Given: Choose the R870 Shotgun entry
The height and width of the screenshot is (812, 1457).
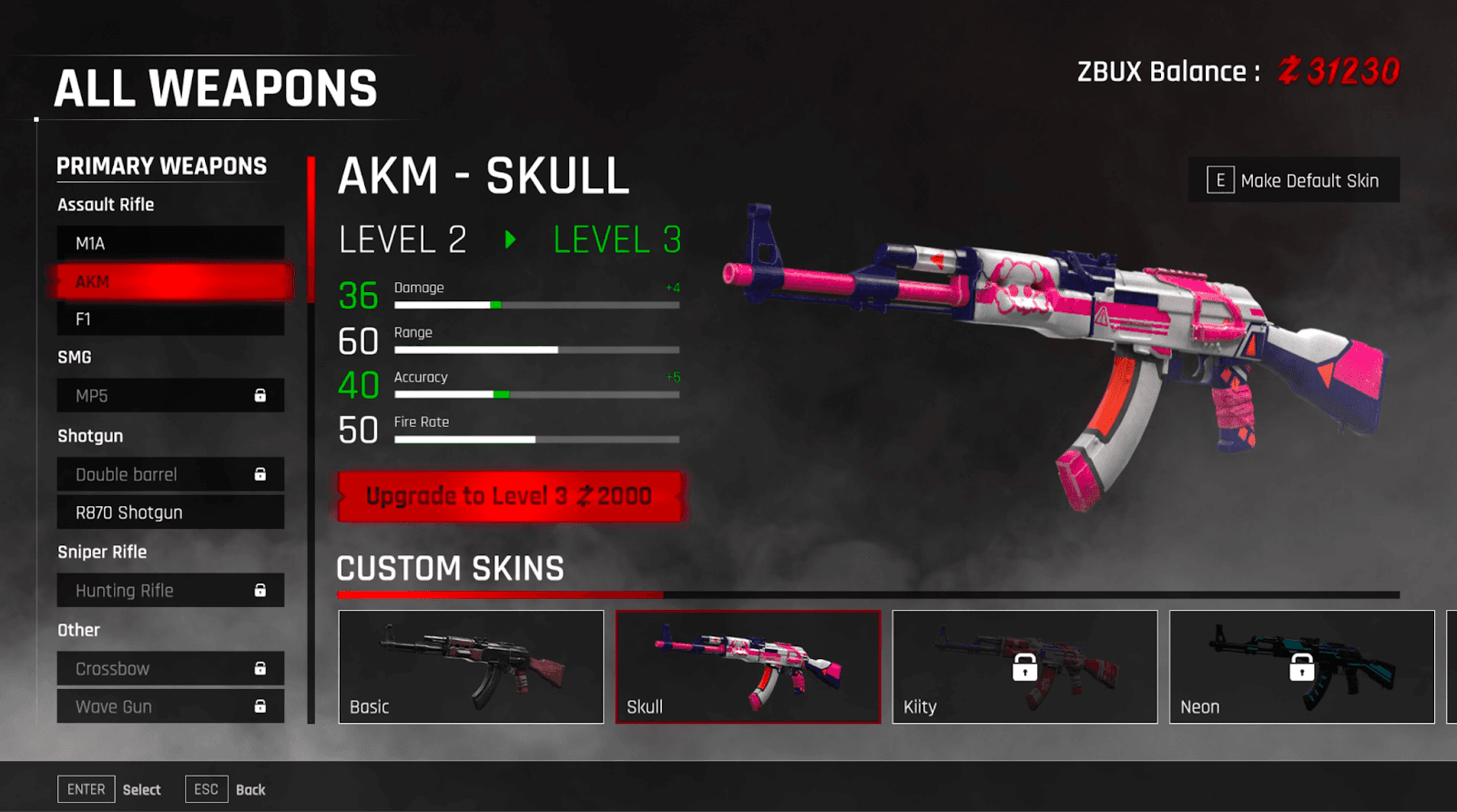Looking at the screenshot, I should click(x=170, y=513).
